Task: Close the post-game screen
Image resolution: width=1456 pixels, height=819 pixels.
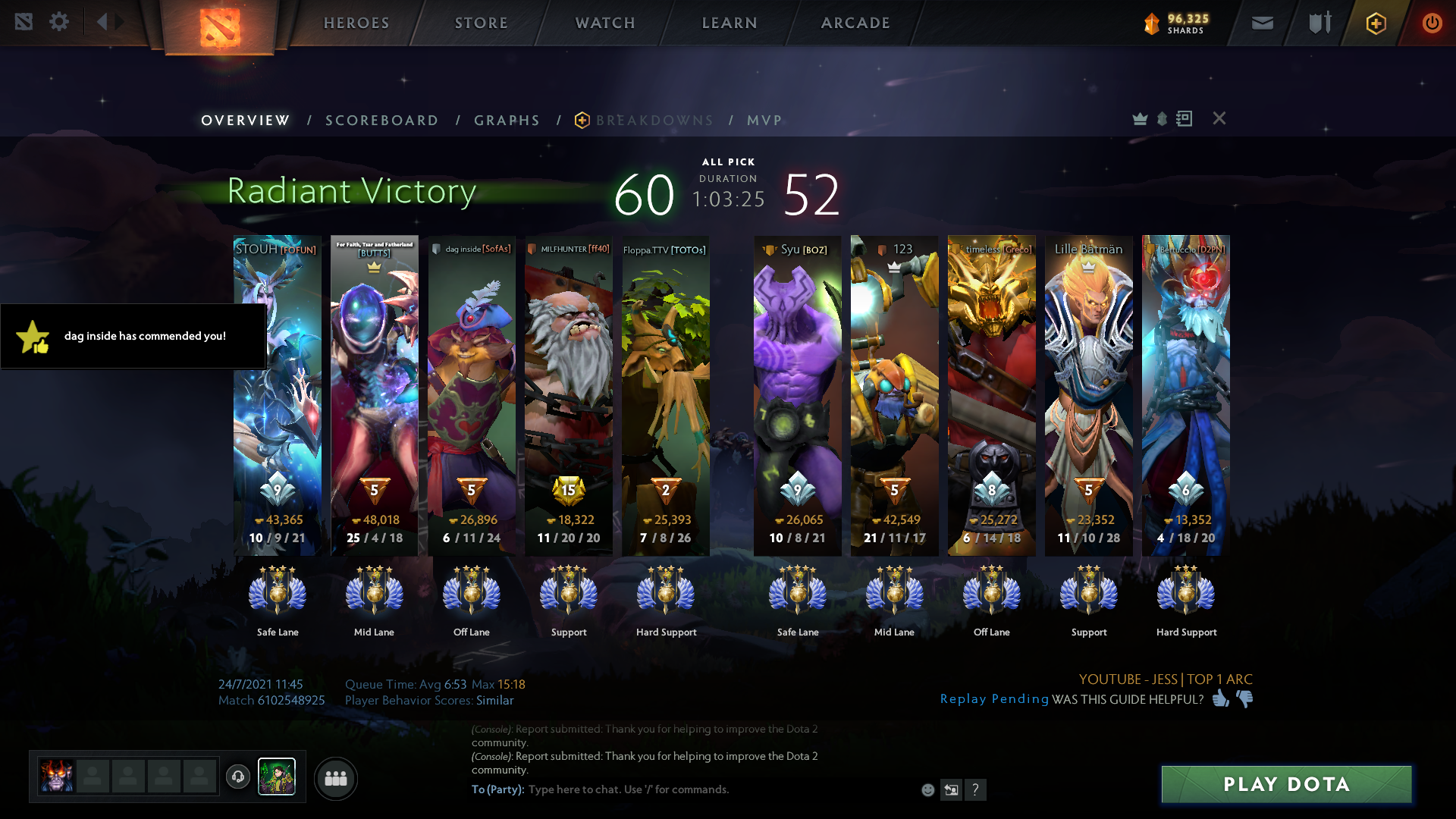Action: 1219,118
